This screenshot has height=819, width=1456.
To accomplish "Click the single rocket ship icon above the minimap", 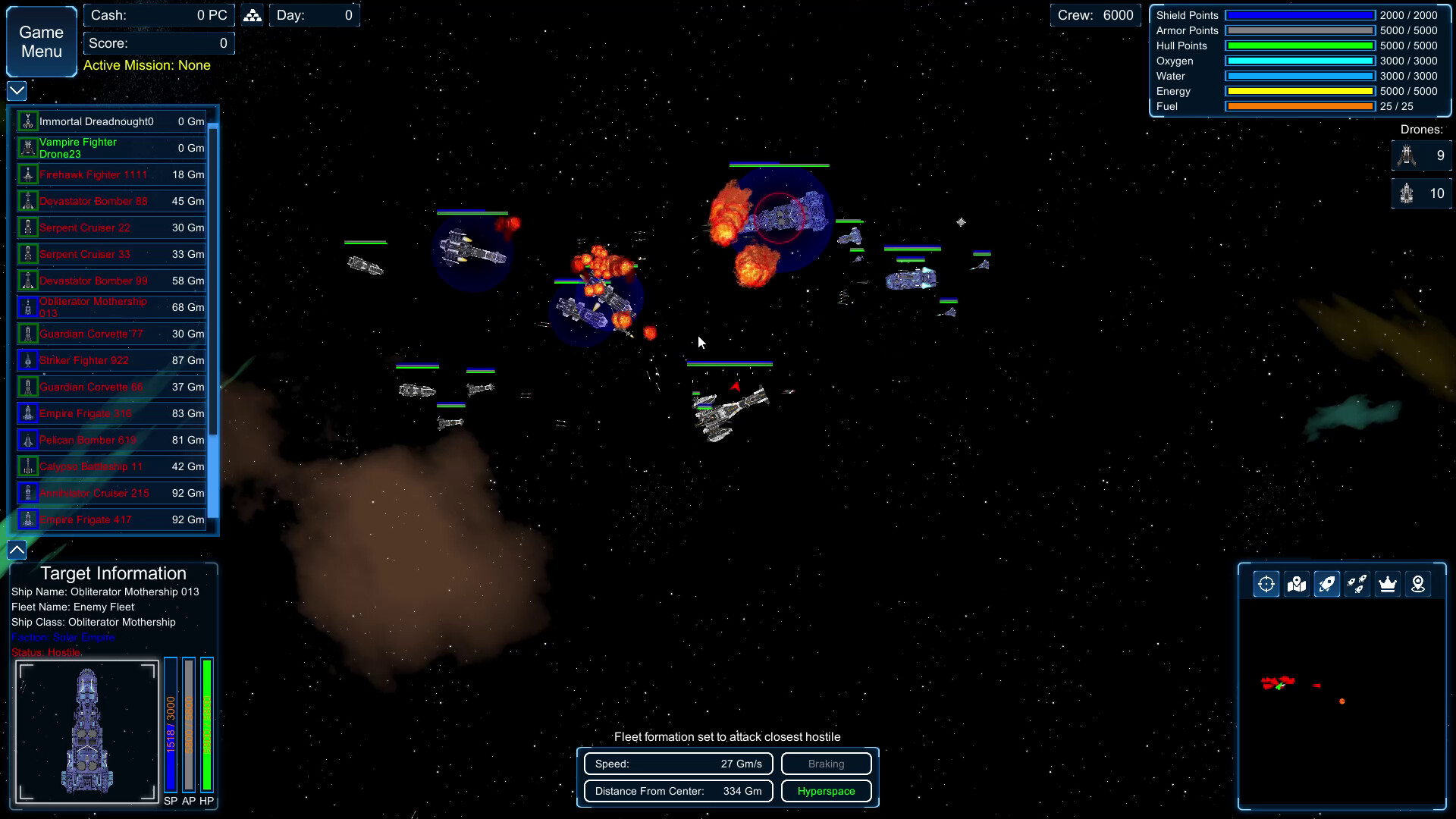I will 1327,584.
